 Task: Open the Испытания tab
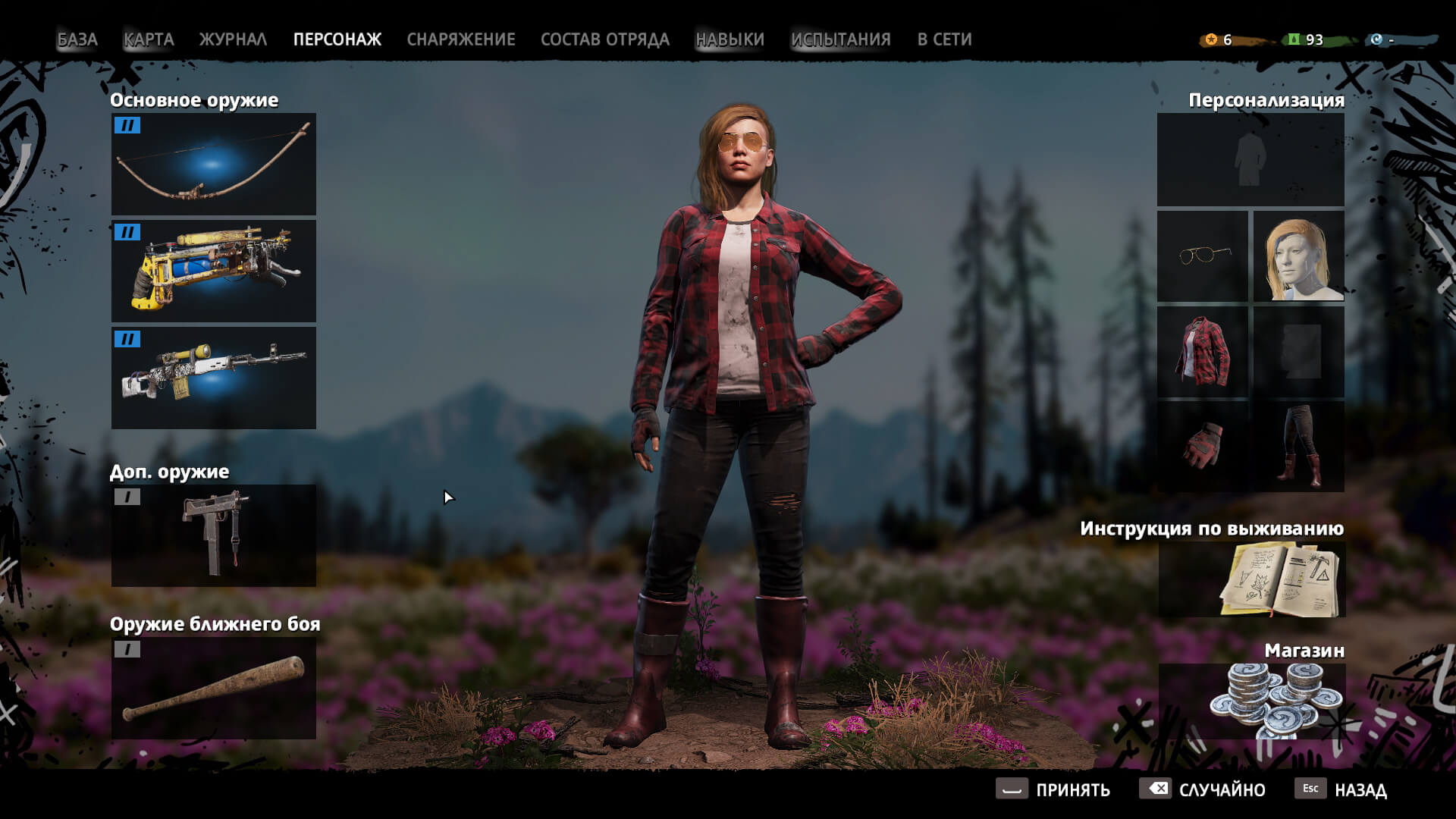(840, 39)
